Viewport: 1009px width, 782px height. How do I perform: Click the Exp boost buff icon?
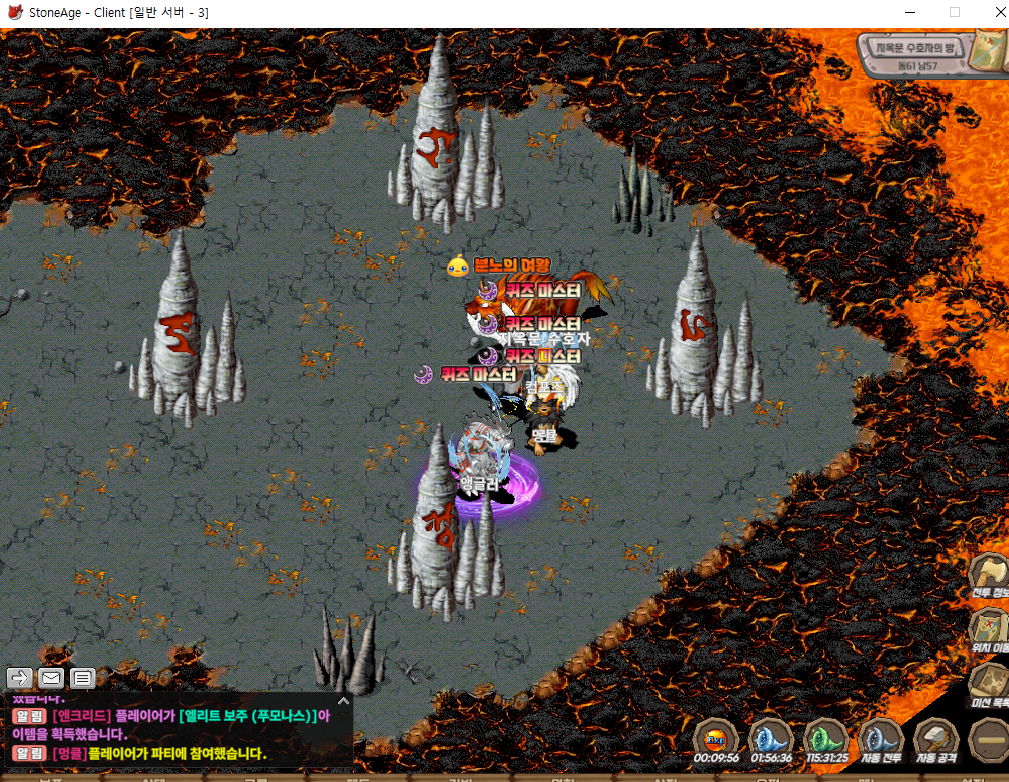click(x=715, y=740)
